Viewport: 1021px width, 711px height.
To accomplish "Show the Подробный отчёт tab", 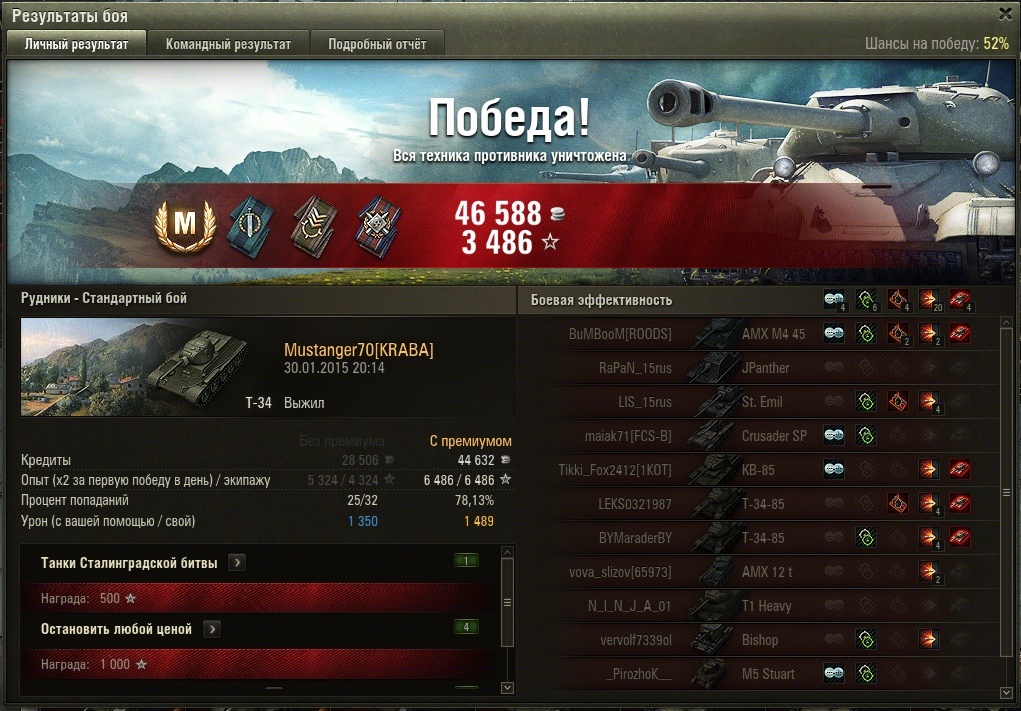I will (377, 44).
